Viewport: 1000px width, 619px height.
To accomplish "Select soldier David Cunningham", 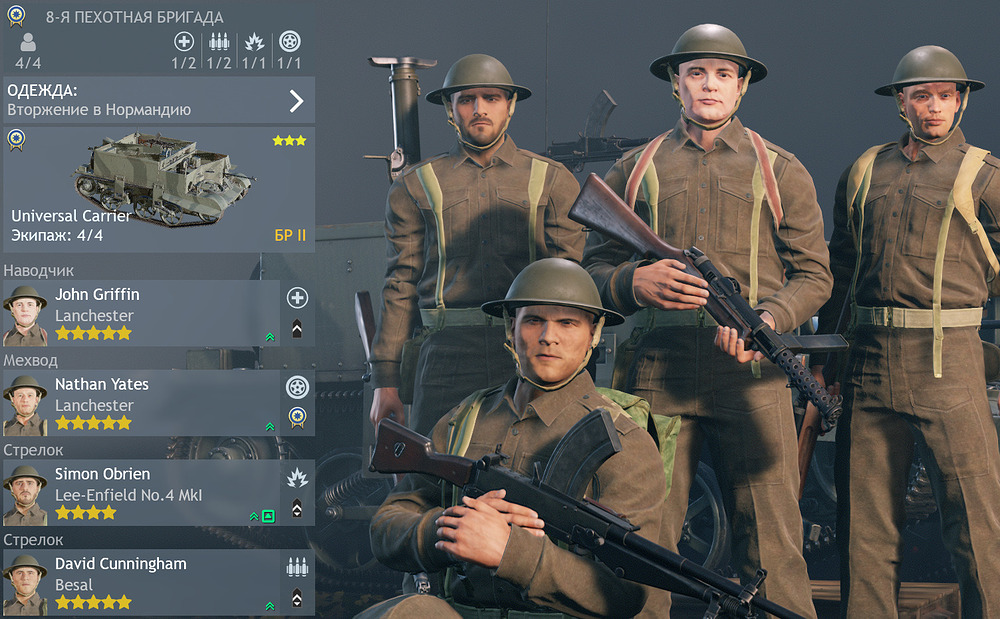I will 140,583.
